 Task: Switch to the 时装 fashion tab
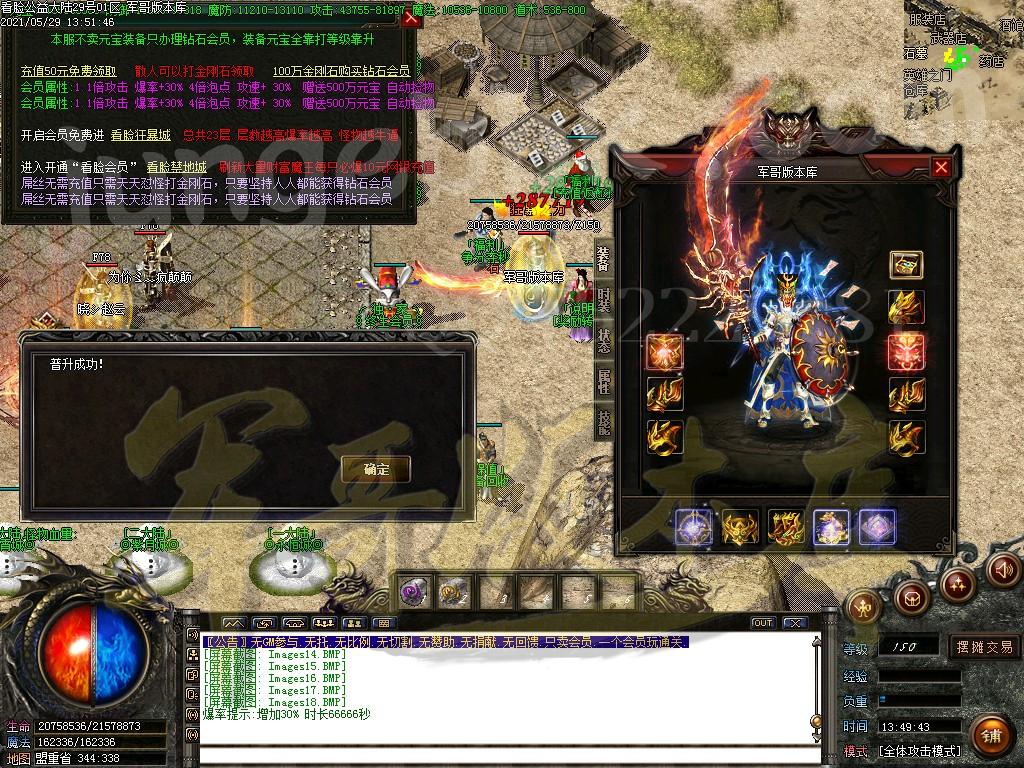(604, 298)
